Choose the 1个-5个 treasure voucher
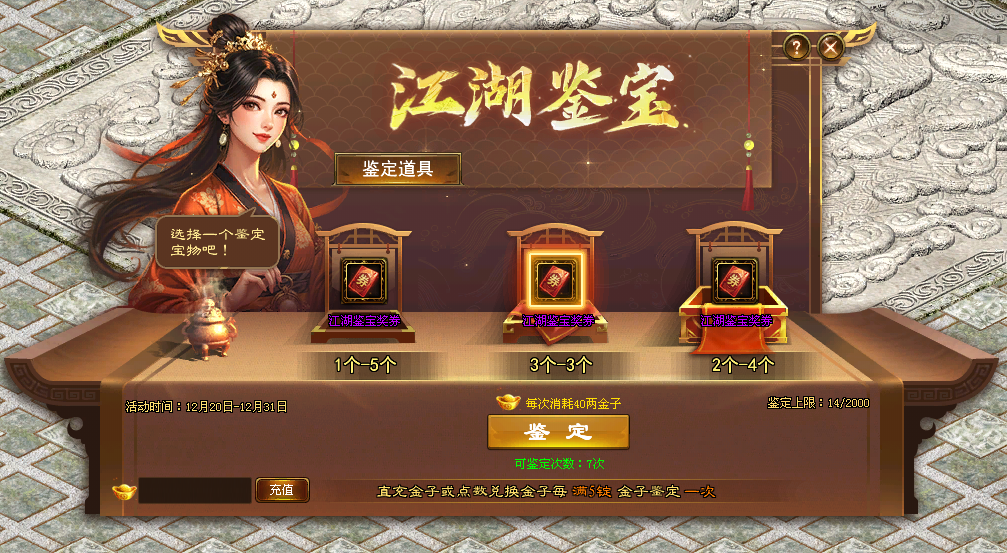 click(x=365, y=280)
